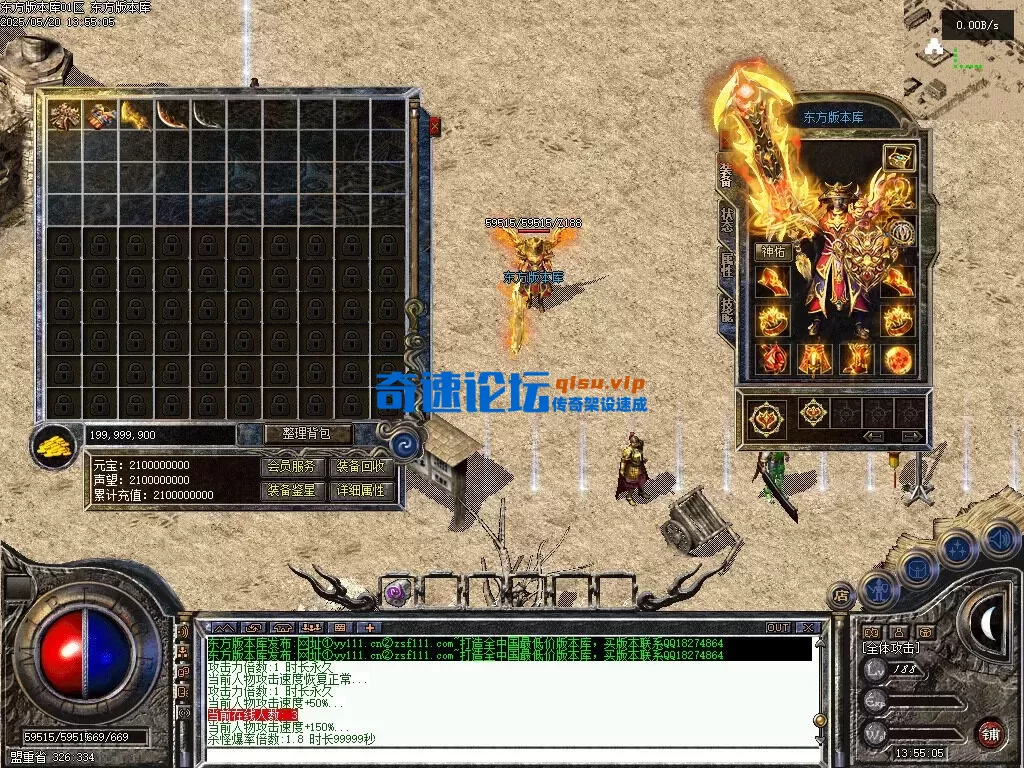Click the chat window OUT button

[x=777, y=628]
